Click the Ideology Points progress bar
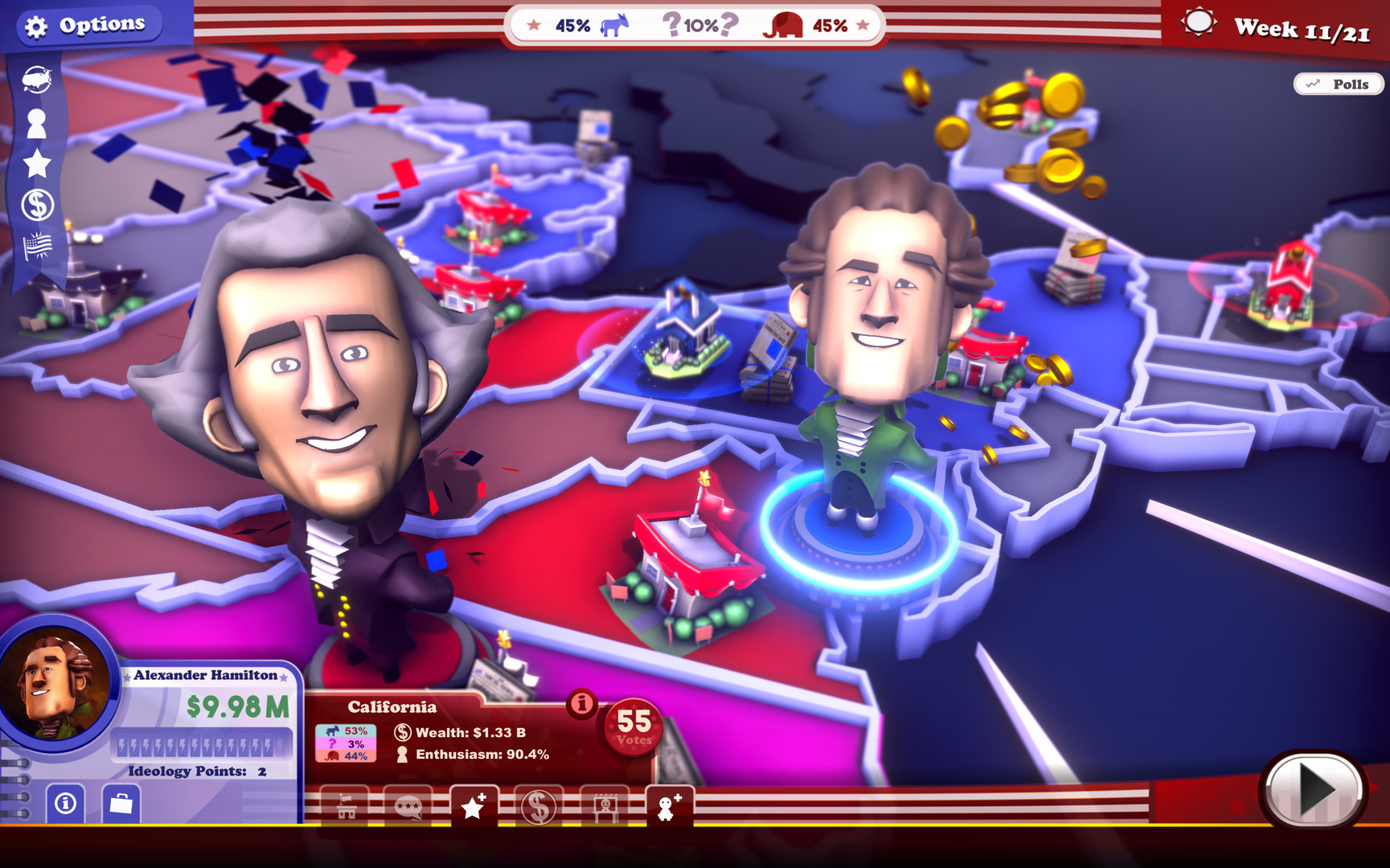 (201, 743)
